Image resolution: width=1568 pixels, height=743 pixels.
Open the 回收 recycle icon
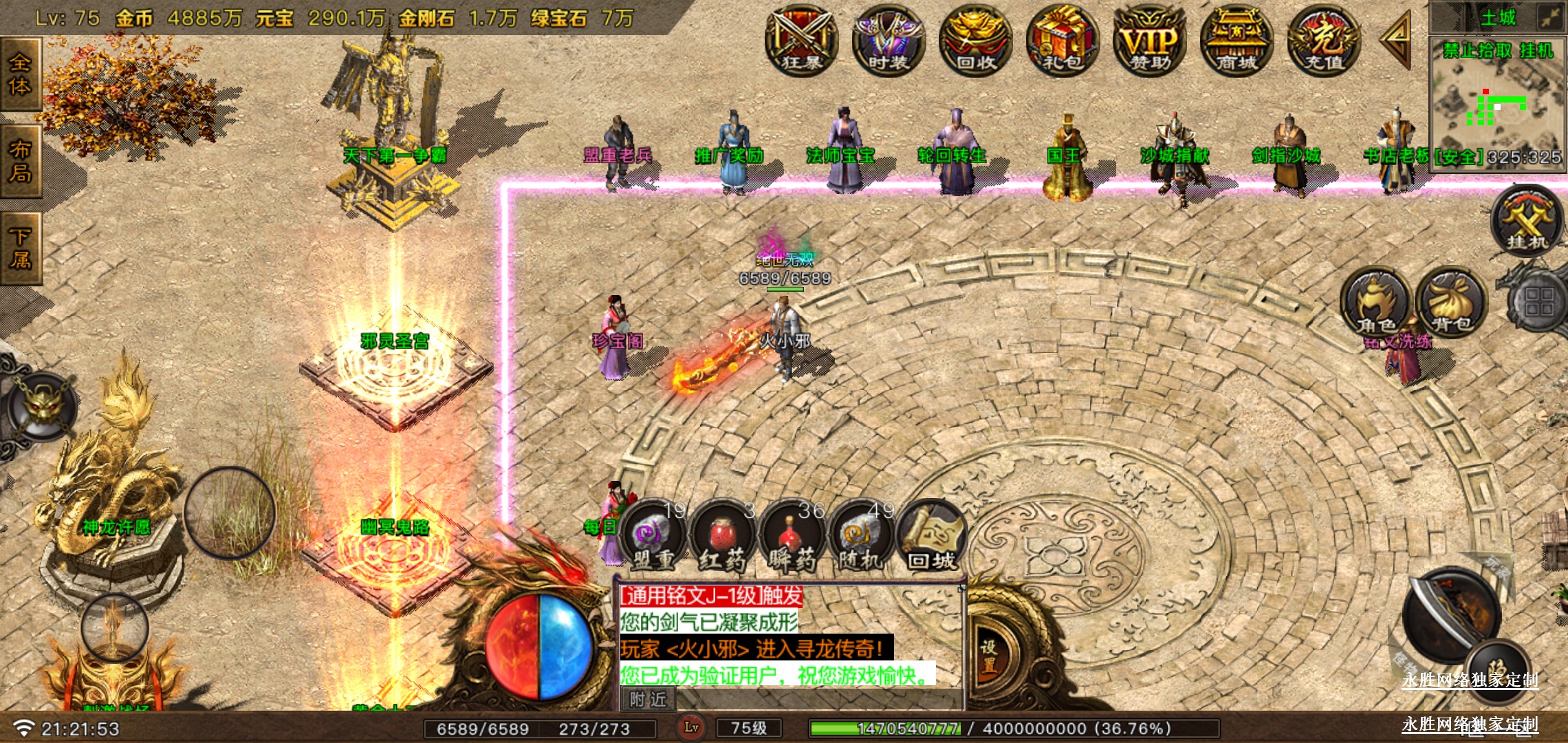(975, 40)
